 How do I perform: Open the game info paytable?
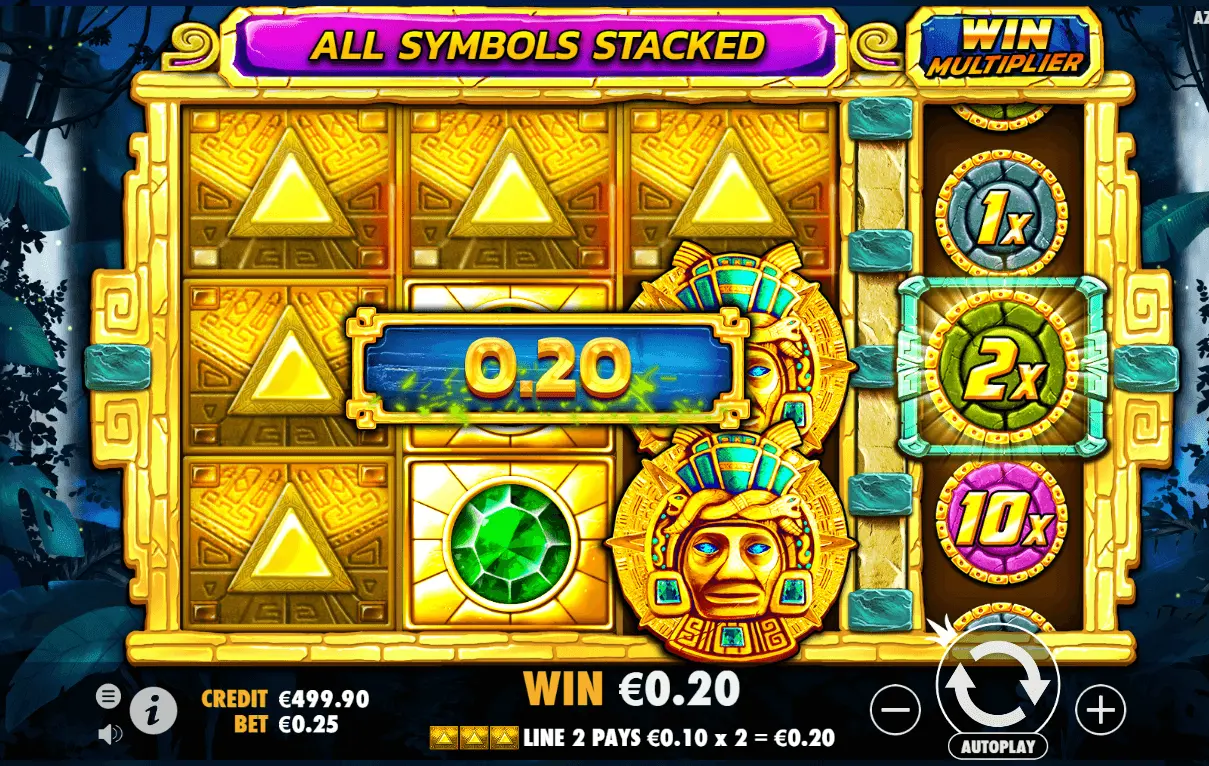(x=153, y=710)
